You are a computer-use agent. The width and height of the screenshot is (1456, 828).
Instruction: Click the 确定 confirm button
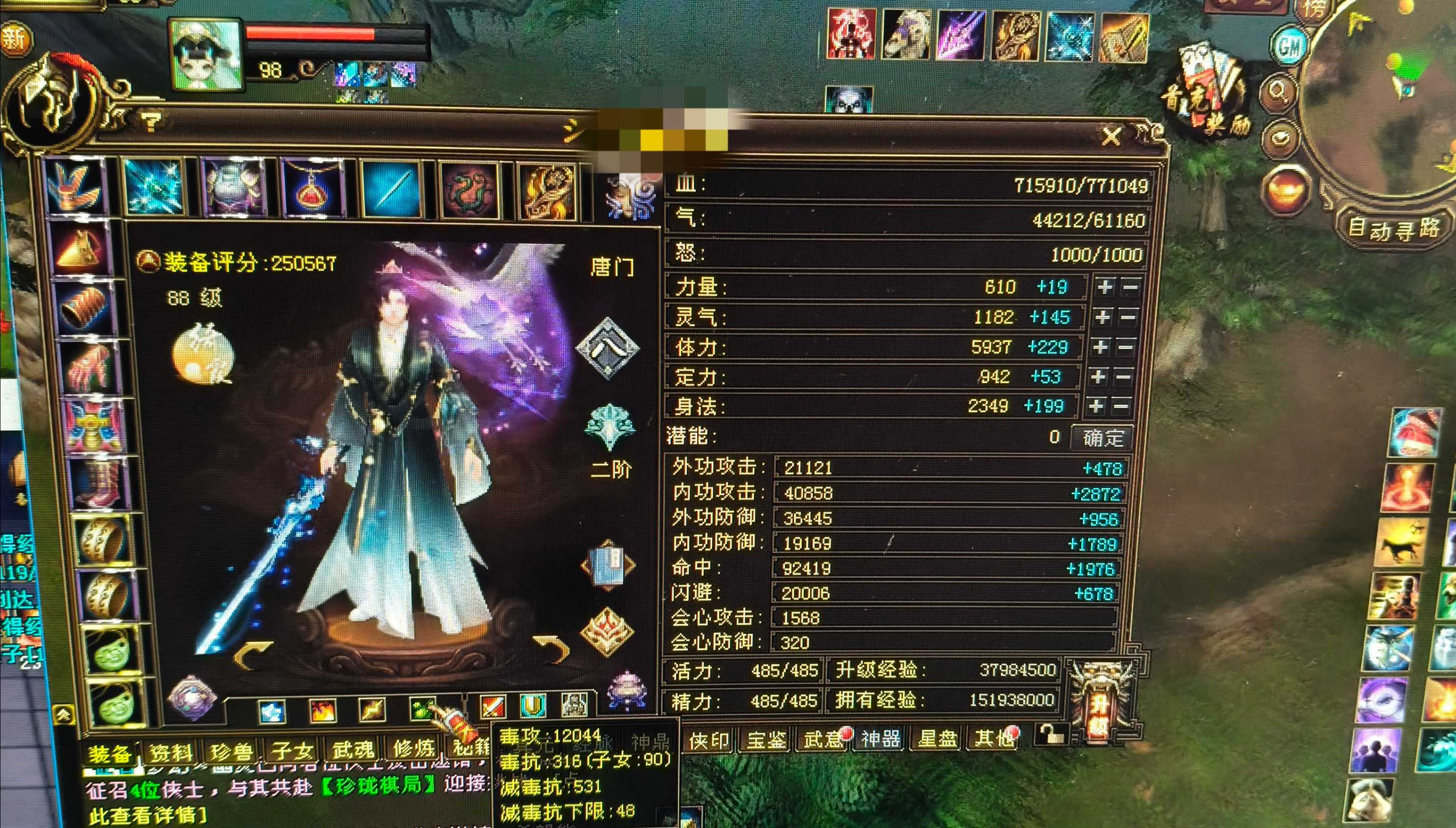tap(1102, 437)
